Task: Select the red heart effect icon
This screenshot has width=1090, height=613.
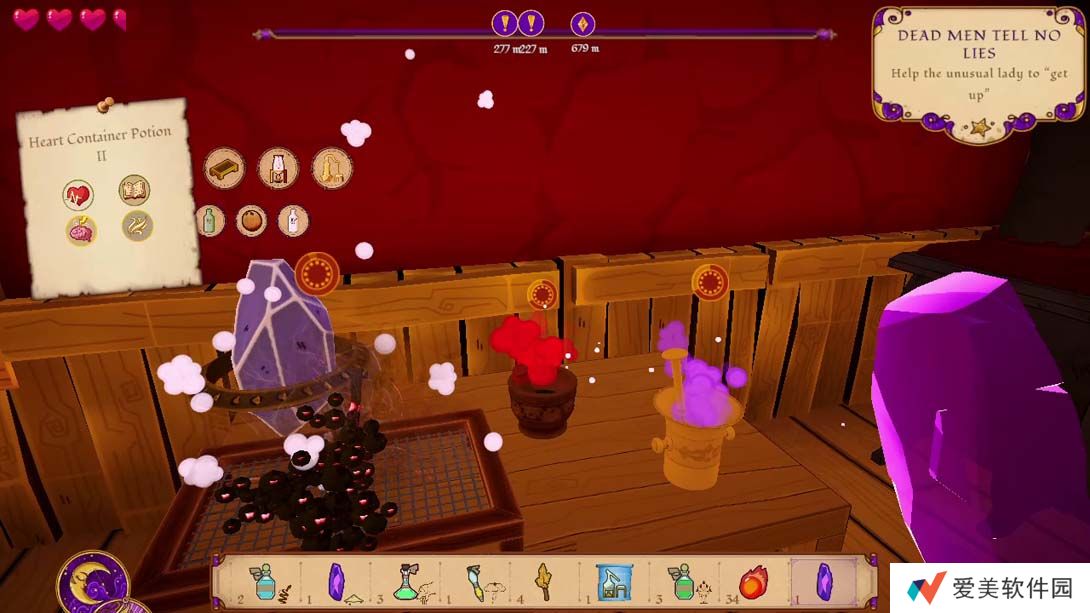Action: coord(78,194)
